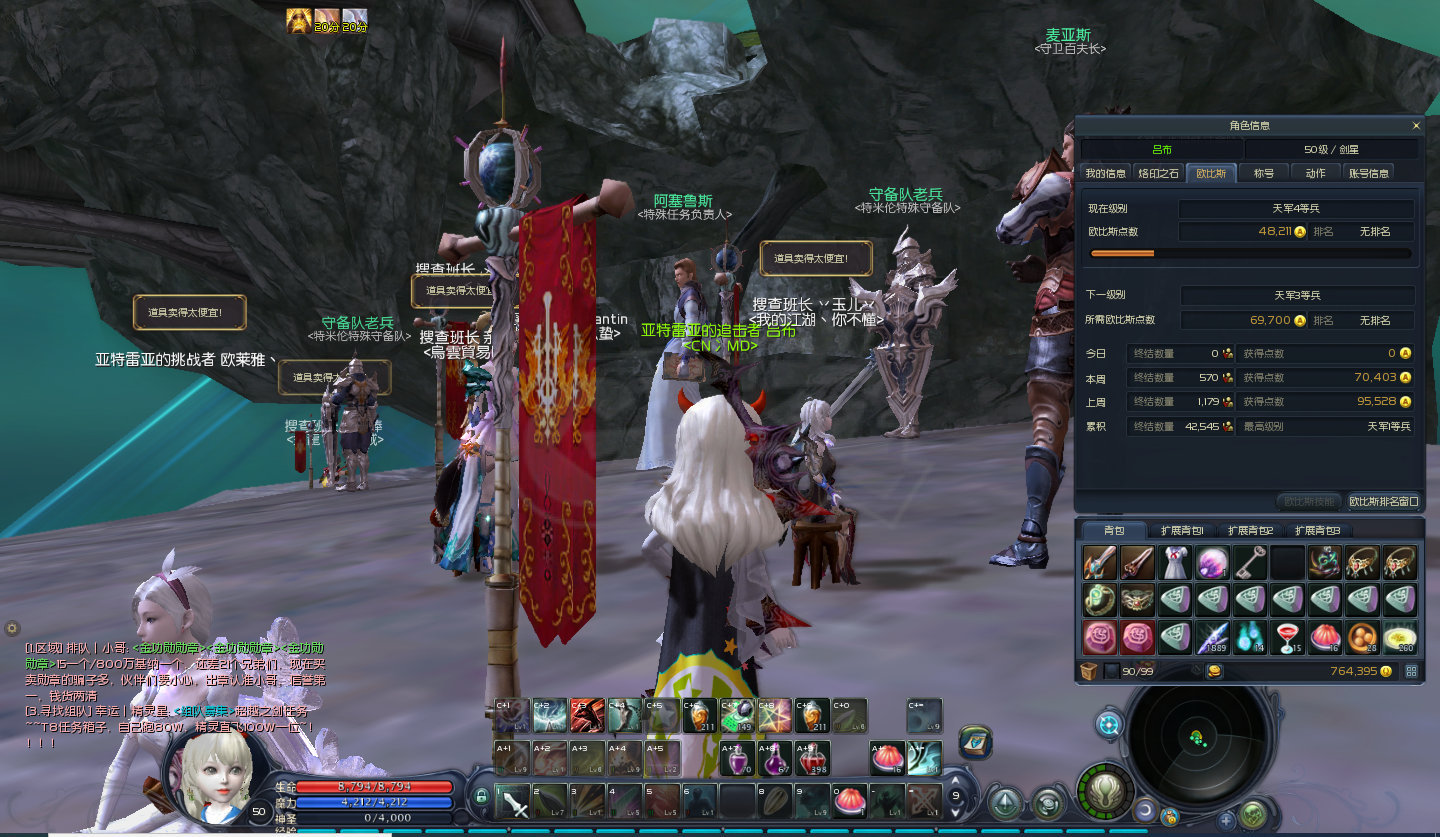Image resolution: width=1440 pixels, height=837 pixels.
Task: Switch to the 我的信息 tab
Action: pyautogui.click(x=1105, y=173)
